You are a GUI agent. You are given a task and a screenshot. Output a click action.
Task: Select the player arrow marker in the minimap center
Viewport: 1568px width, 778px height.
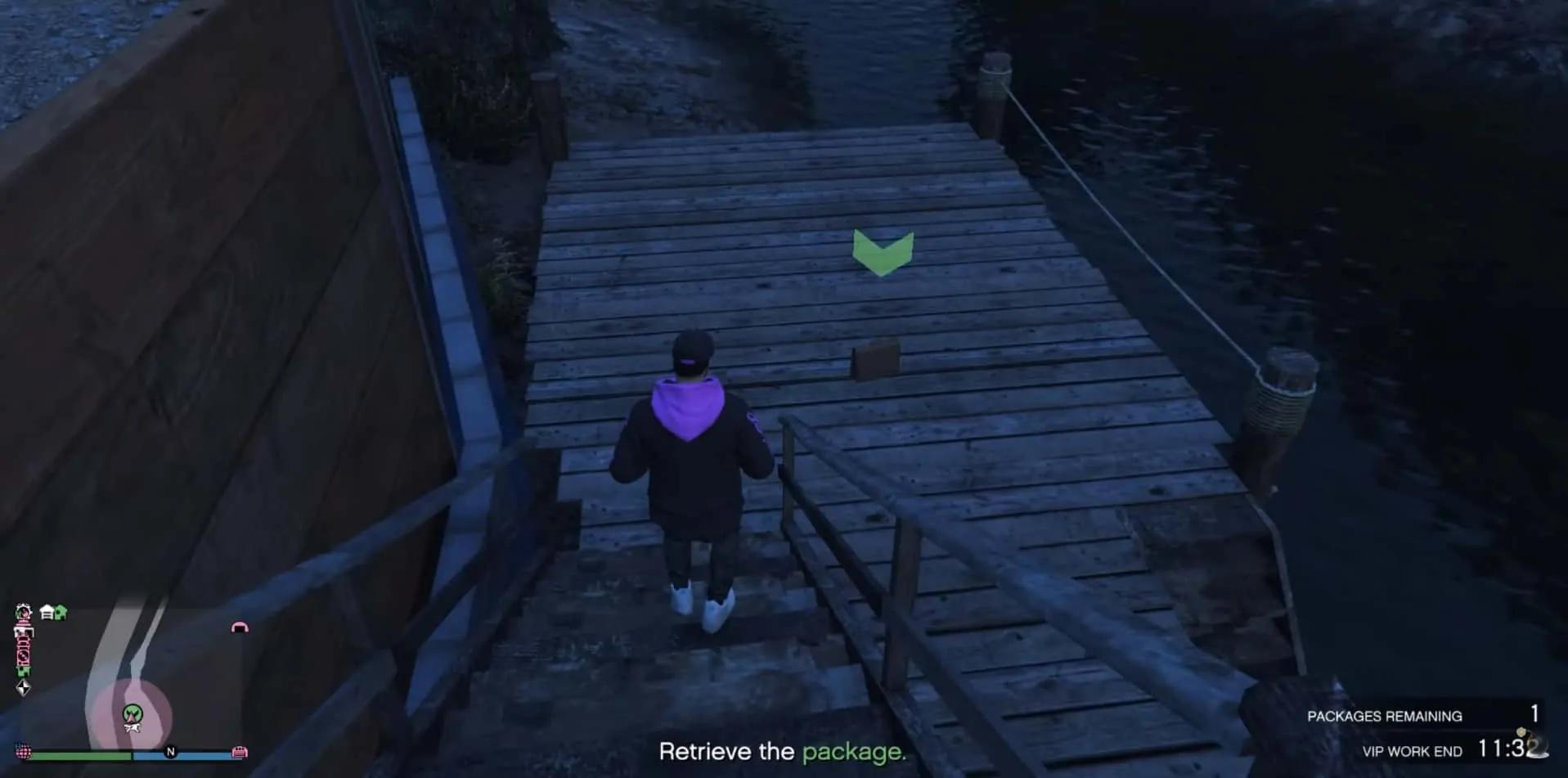point(132,713)
